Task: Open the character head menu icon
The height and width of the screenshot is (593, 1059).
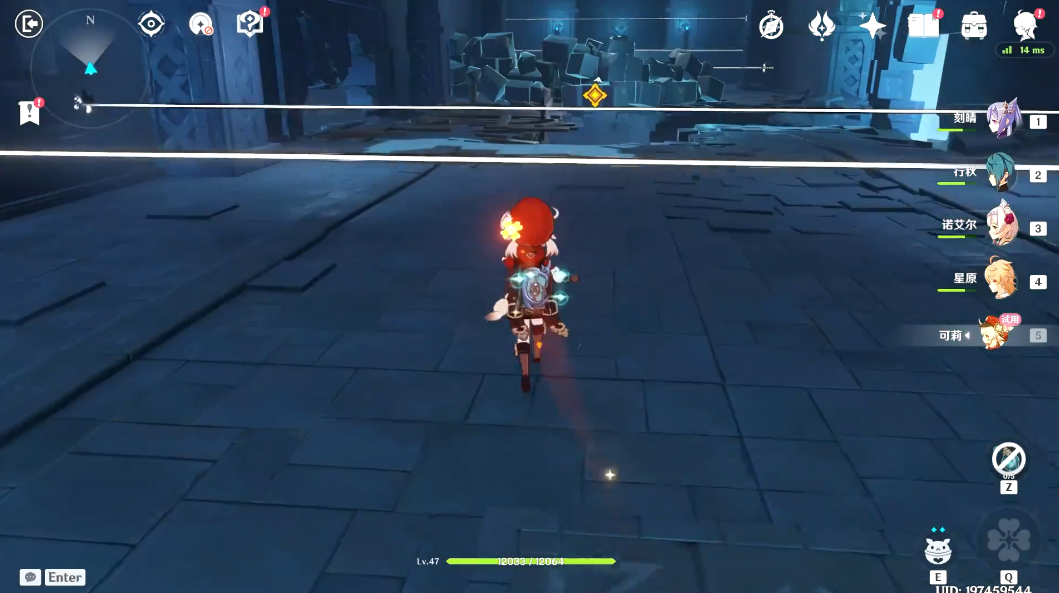Action: (x=1025, y=26)
